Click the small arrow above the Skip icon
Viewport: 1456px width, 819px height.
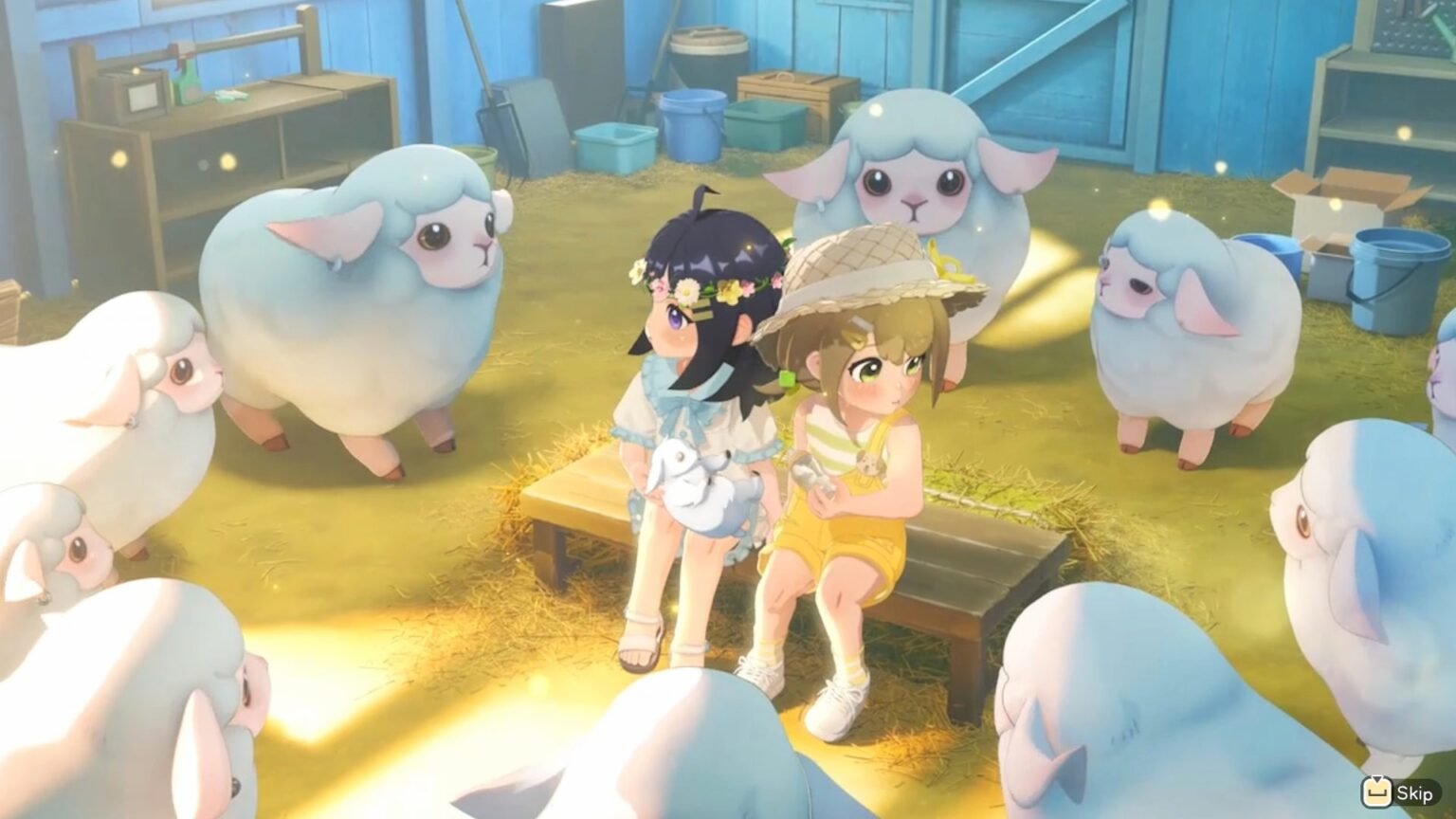pyautogui.click(x=1376, y=780)
